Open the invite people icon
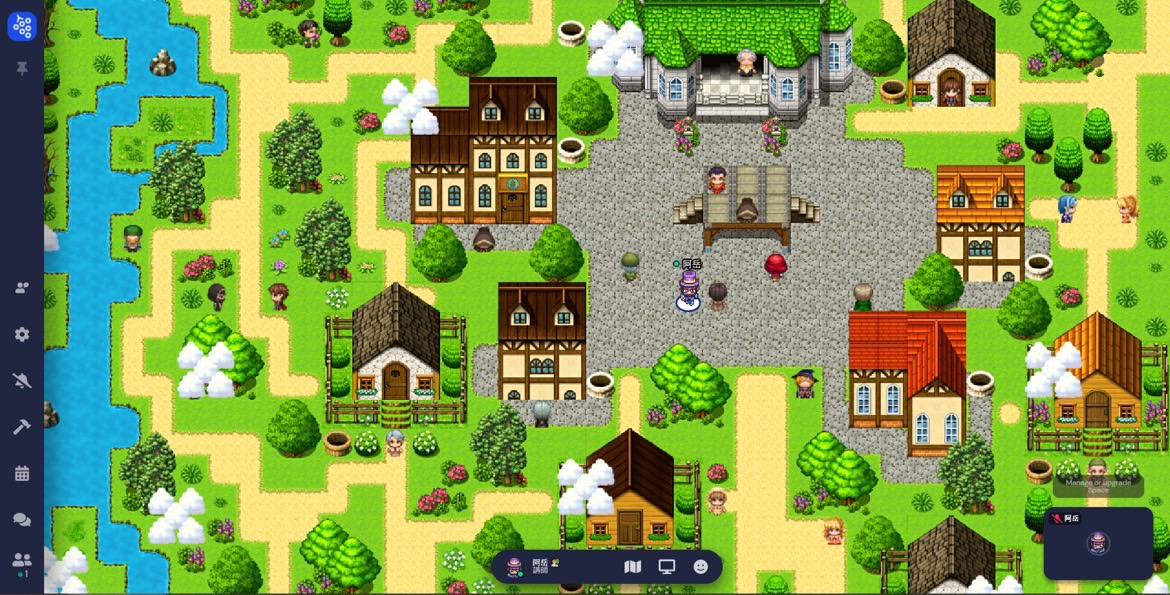 click(22, 288)
